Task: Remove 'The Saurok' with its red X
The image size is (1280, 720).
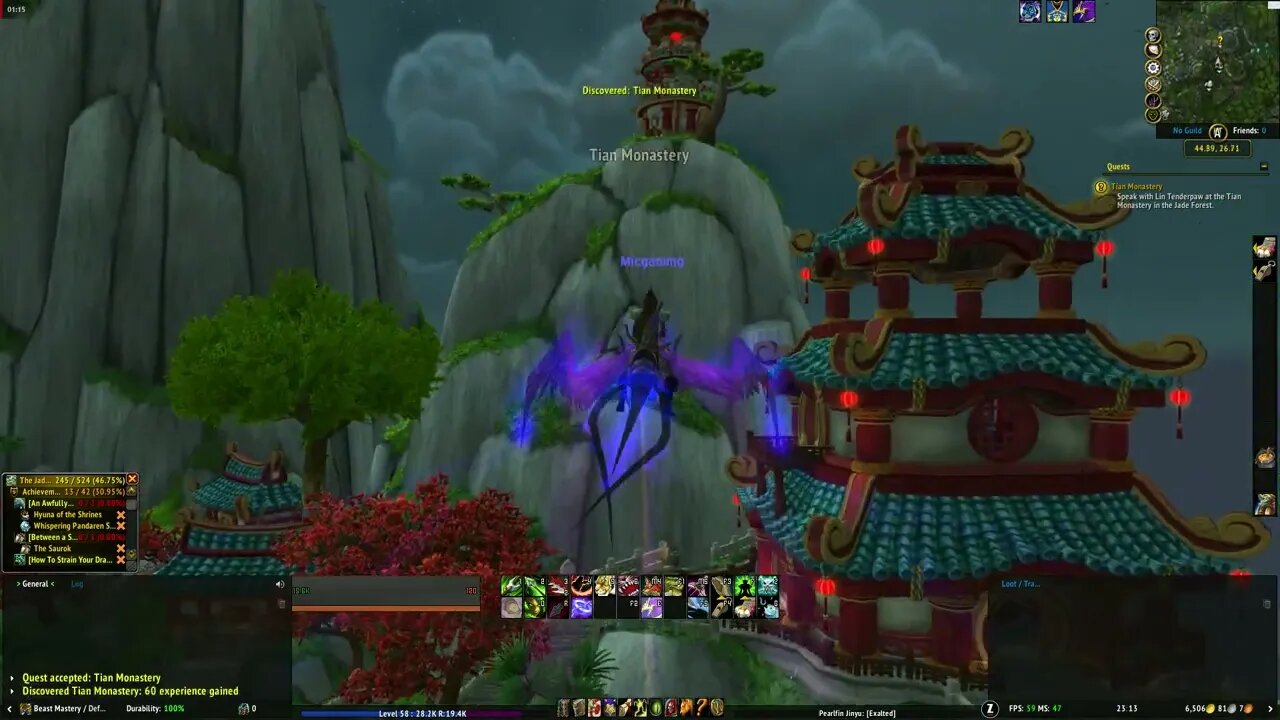Action: (121, 549)
